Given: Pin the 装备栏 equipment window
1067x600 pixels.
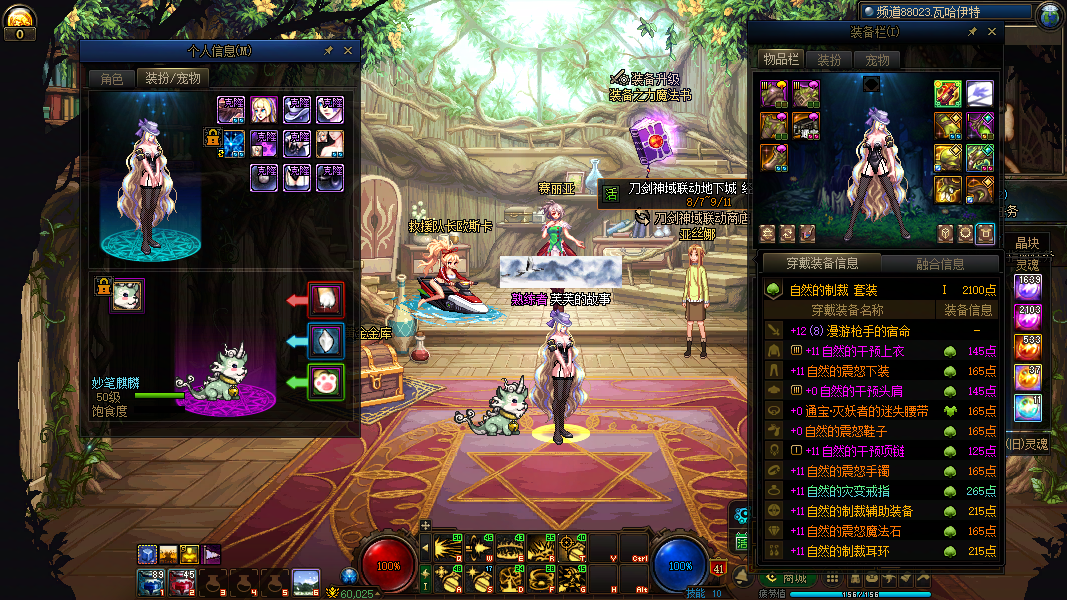Looking at the screenshot, I should click(972, 32).
